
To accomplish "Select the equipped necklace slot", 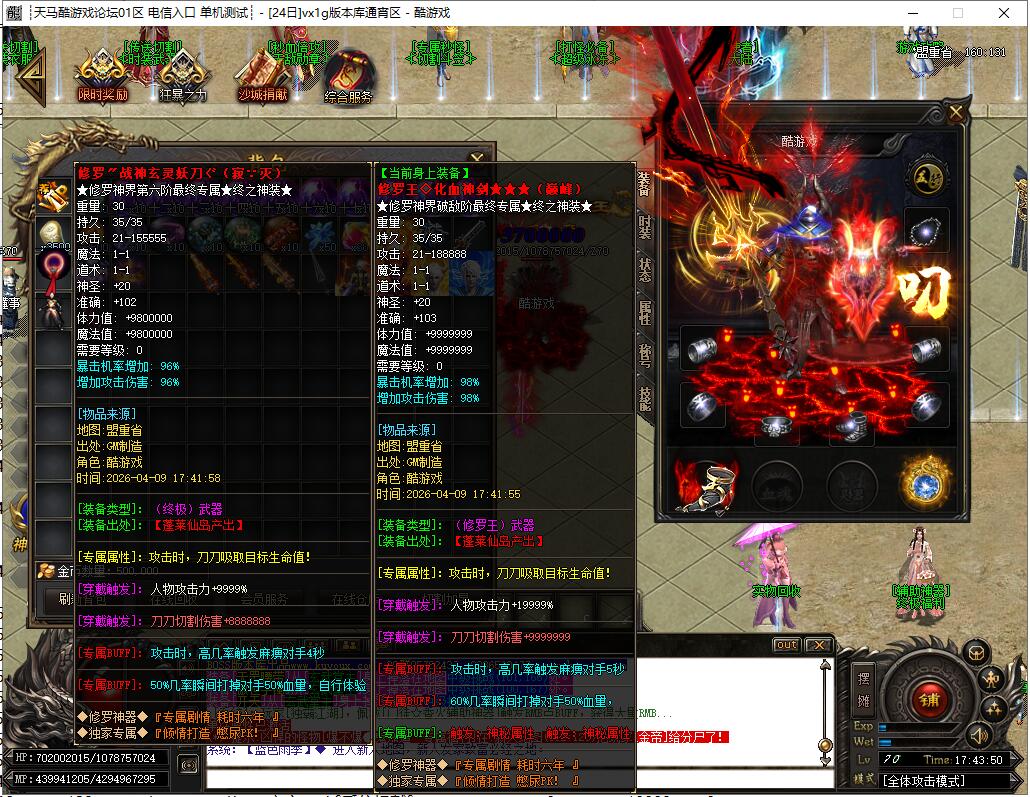I will pyautogui.click(x=927, y=228).
